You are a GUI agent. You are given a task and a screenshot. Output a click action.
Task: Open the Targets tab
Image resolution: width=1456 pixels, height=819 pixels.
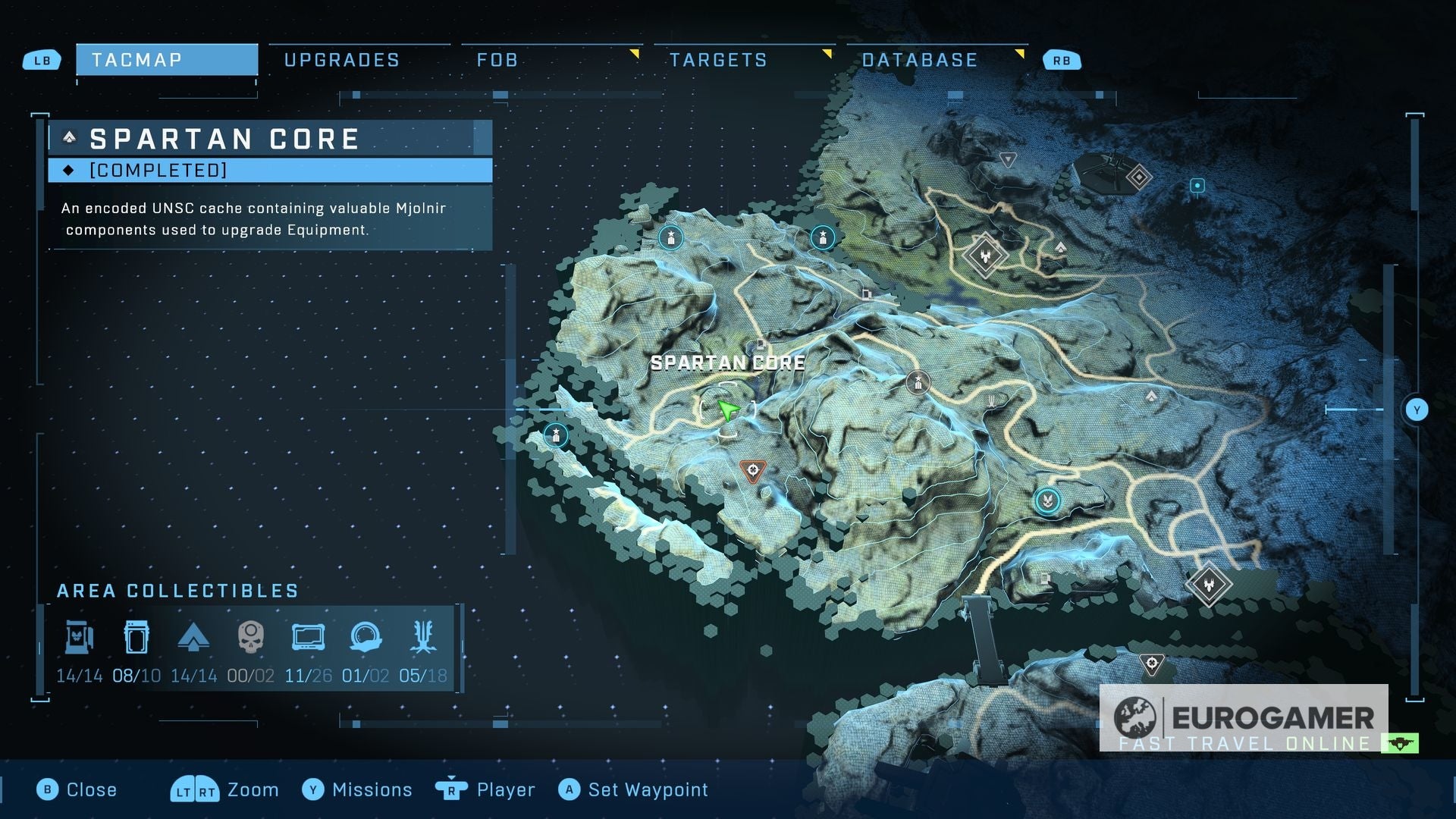[718, 59]
